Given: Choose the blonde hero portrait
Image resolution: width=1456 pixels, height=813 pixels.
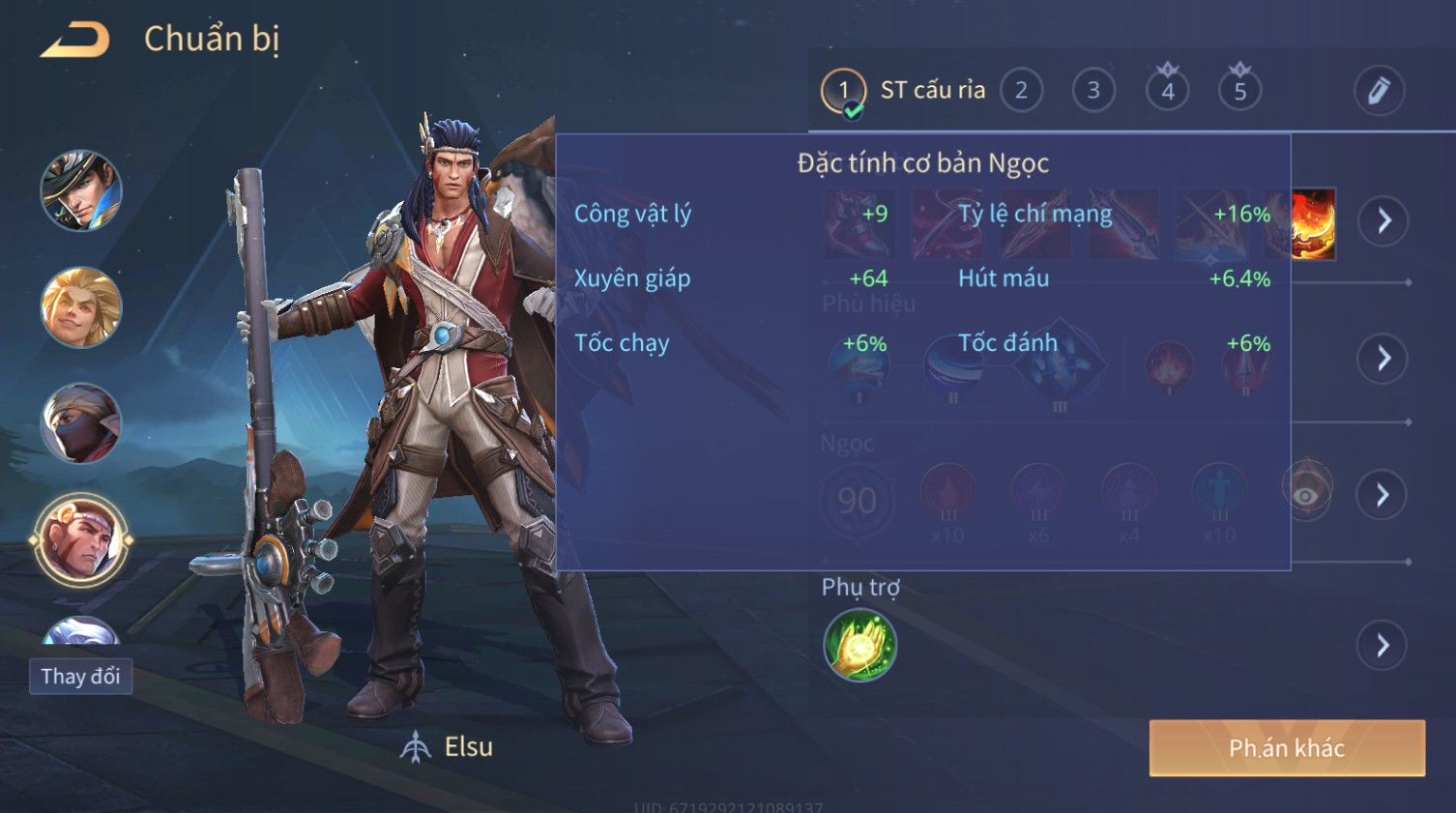Looking at the screenshot, I should (x=81, y=307).
